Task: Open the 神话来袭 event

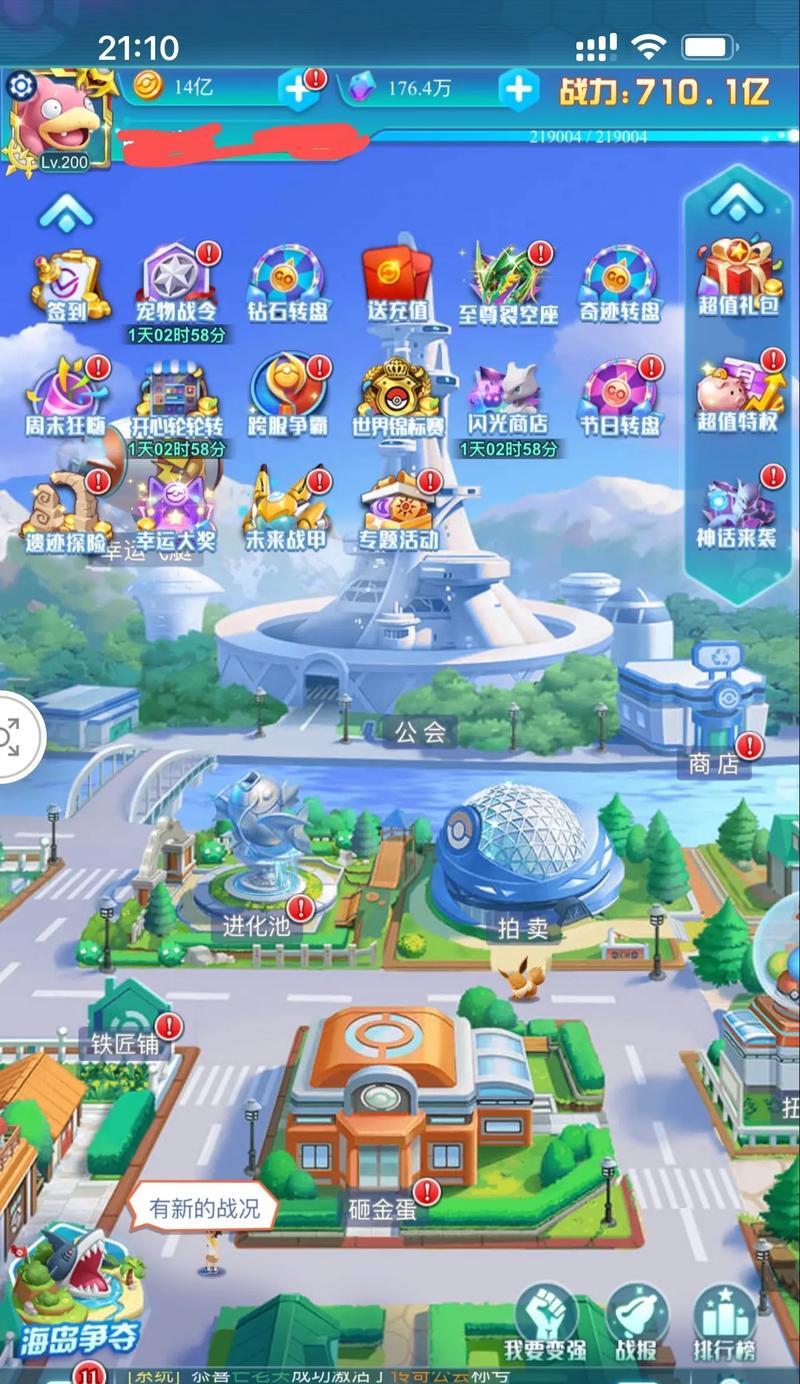Action: (738, 510)
